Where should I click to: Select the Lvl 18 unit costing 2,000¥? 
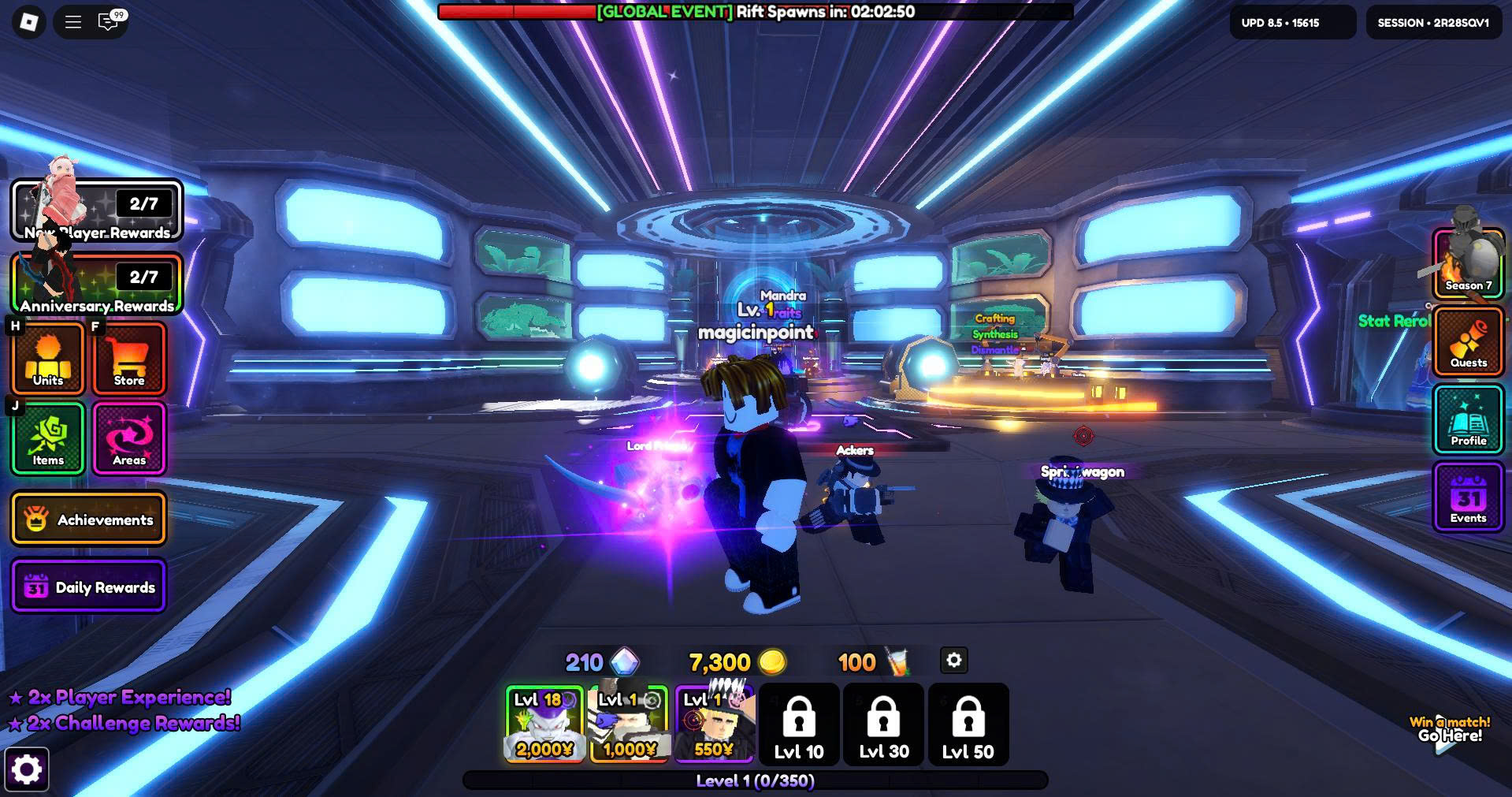544,724
